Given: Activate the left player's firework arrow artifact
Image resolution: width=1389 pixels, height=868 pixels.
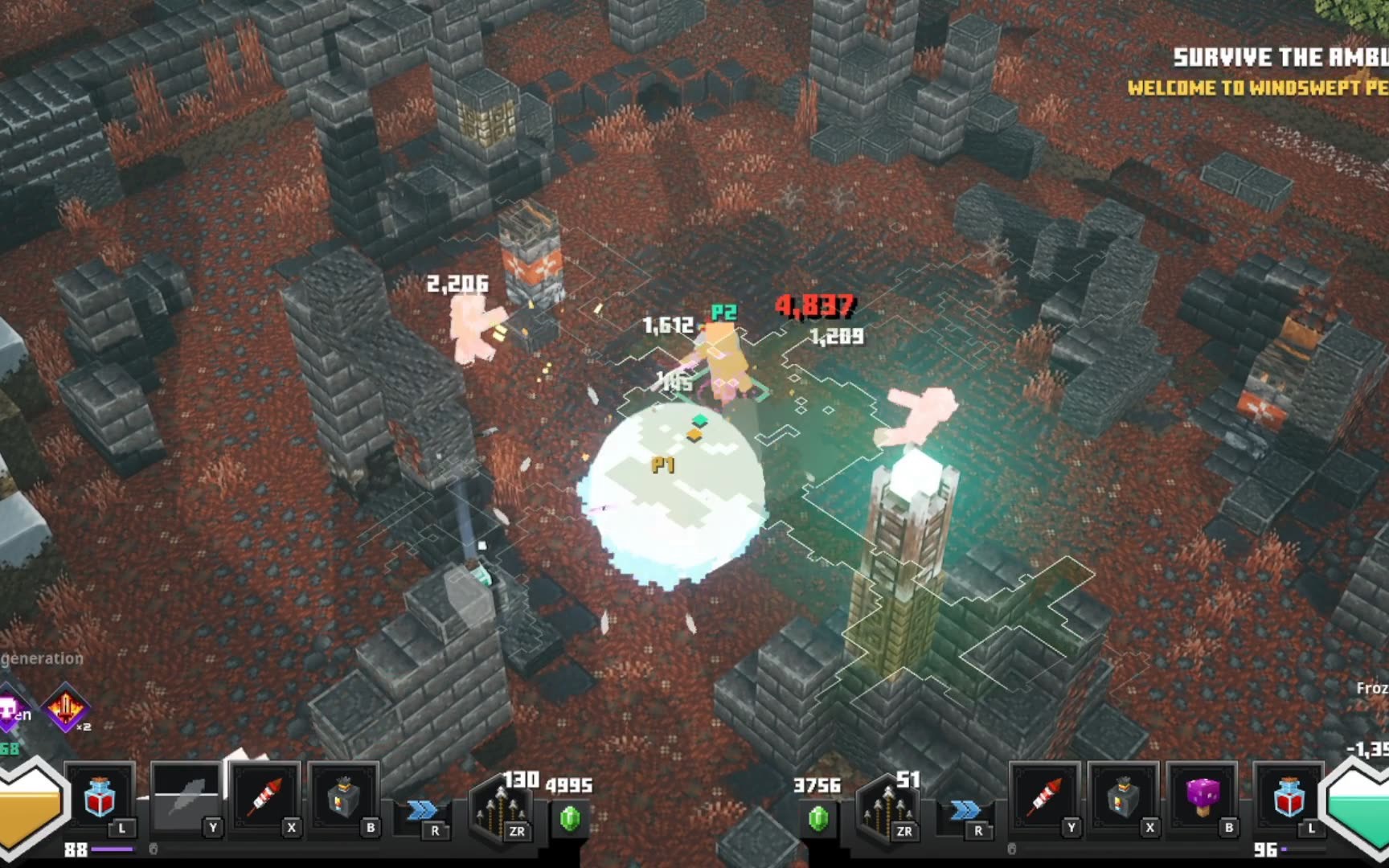Looking at the screenshot, I should pos(265,796).
